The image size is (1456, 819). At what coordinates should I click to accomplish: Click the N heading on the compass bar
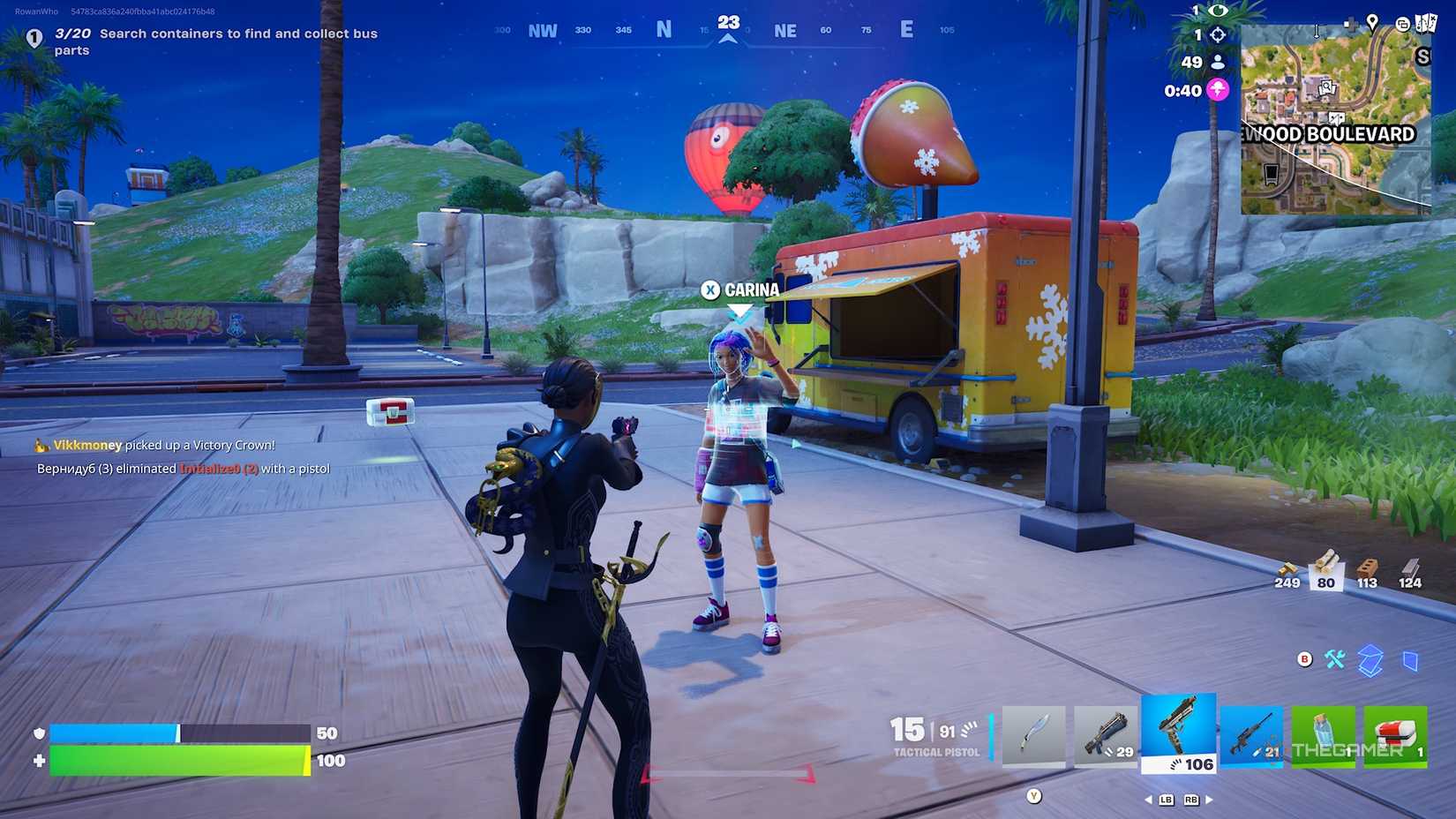[663, 28]
